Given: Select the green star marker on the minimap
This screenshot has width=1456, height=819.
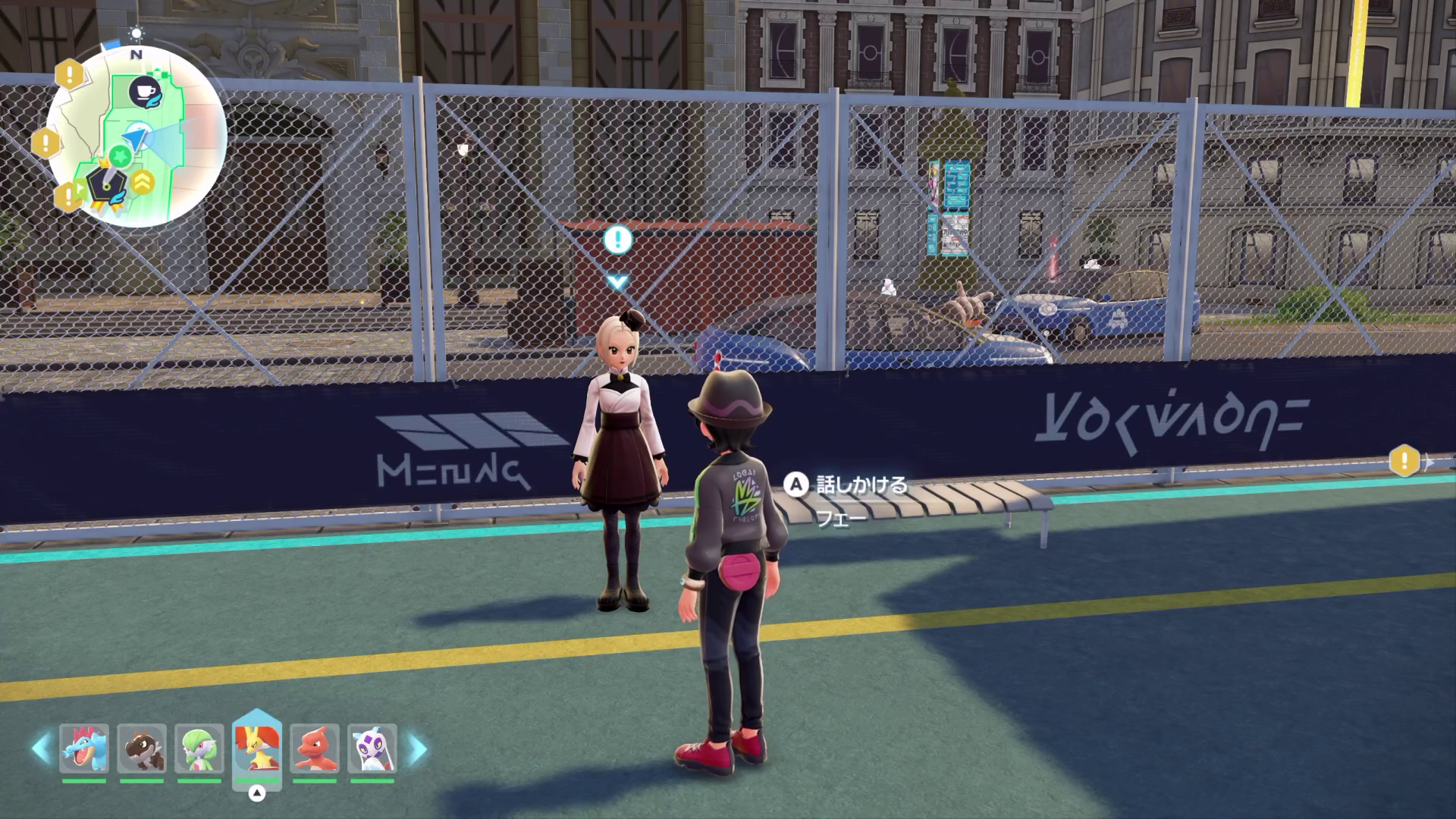Looking at the screenshot, I should tap(120, 156).
